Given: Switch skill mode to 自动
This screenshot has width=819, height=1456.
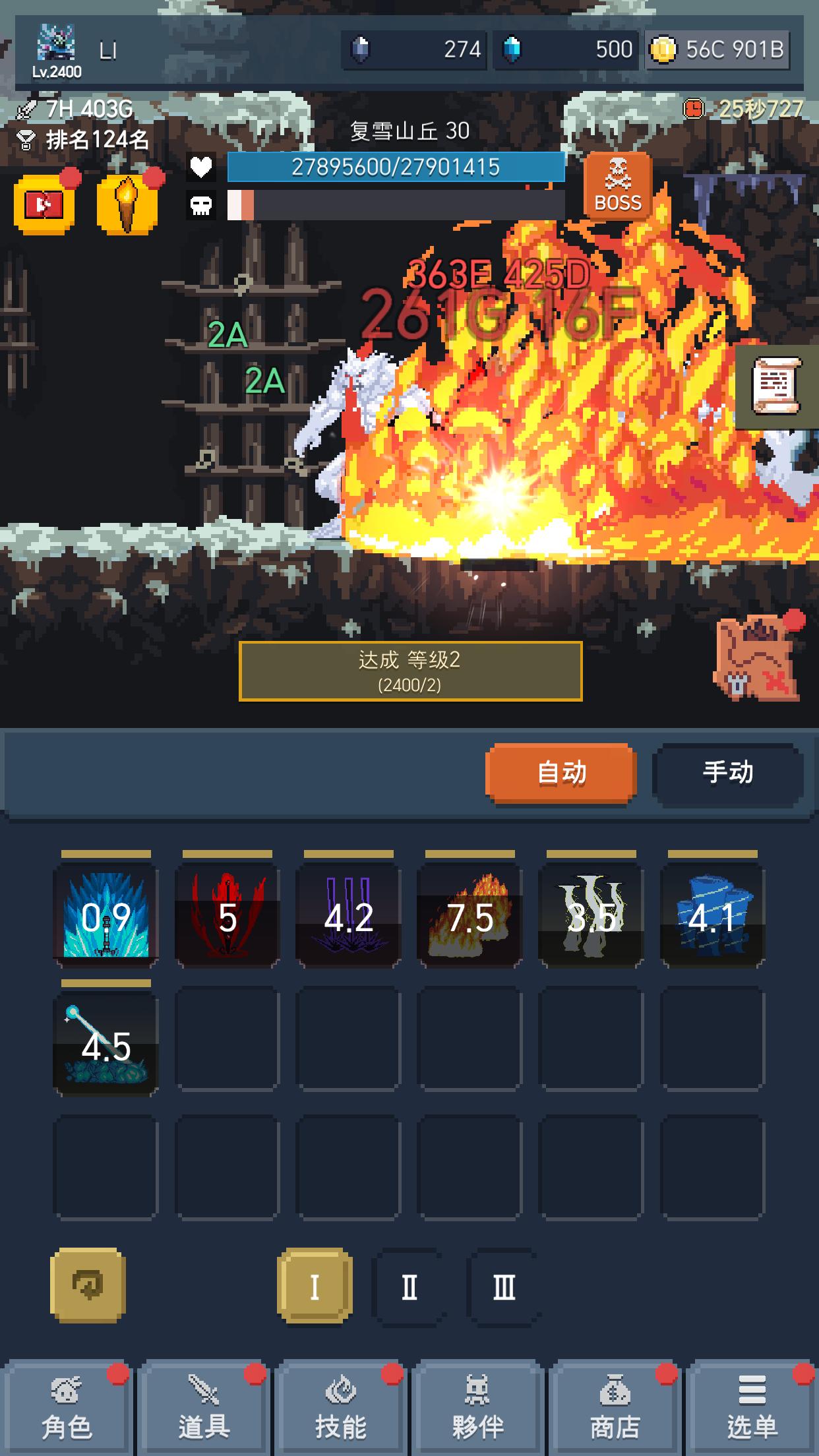Looking at the screenshot, I should tap(561, 772).
